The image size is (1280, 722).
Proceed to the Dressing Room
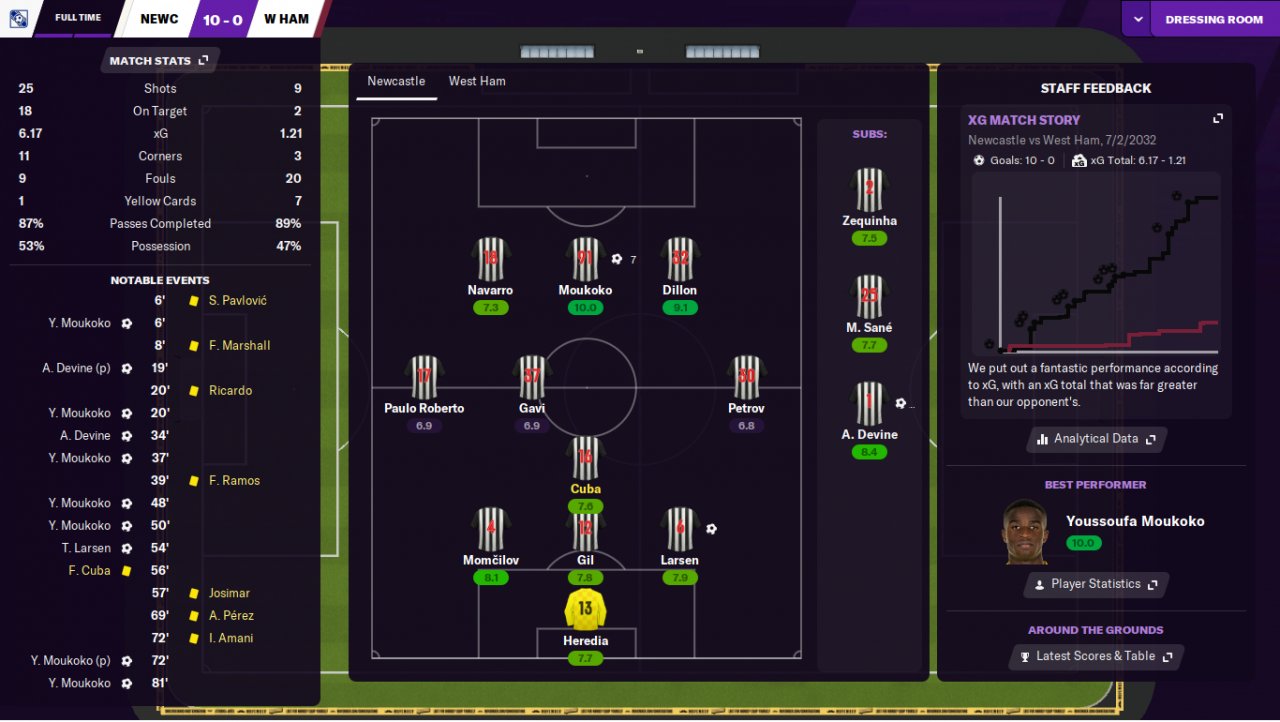1214,19
